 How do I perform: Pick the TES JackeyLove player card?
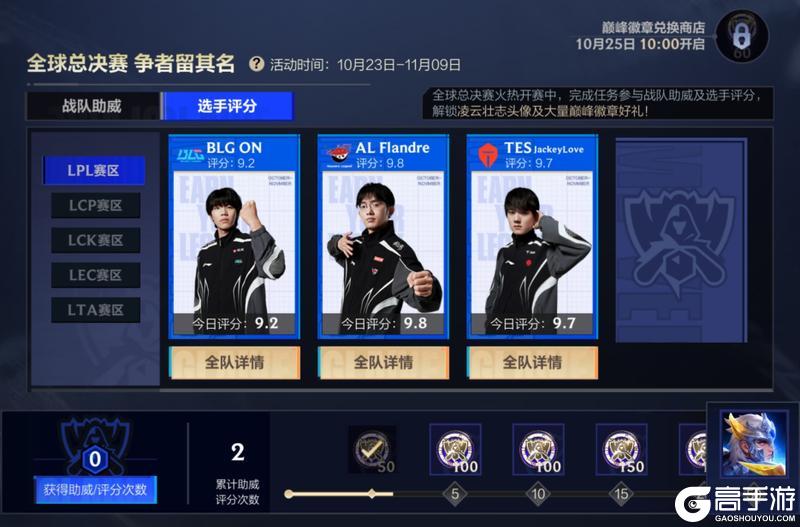point(531,240)
